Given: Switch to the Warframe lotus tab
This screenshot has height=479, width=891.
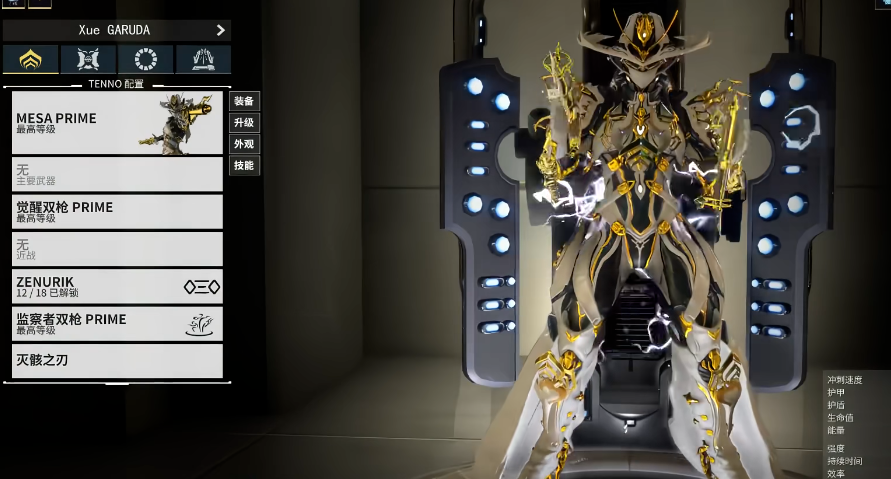Looking at the screenshot, I should coord(31,59).
